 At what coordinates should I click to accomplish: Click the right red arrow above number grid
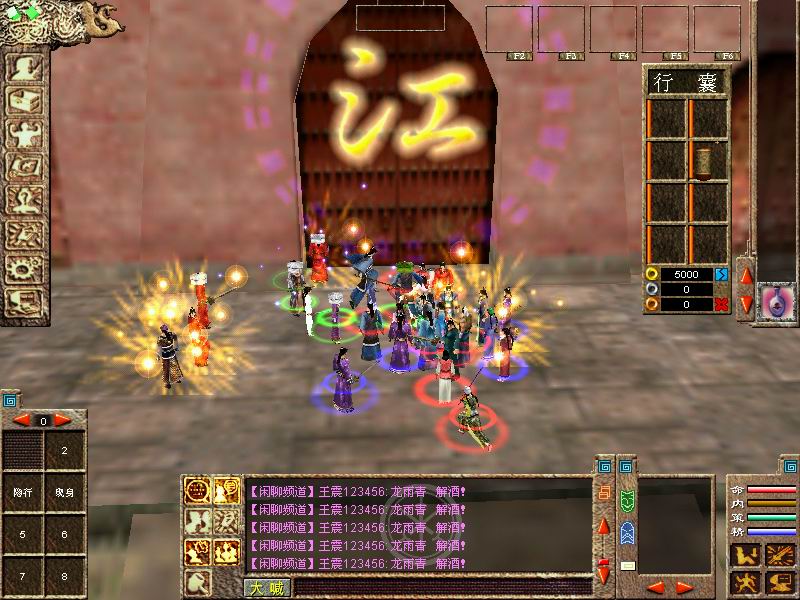point(62,420)
